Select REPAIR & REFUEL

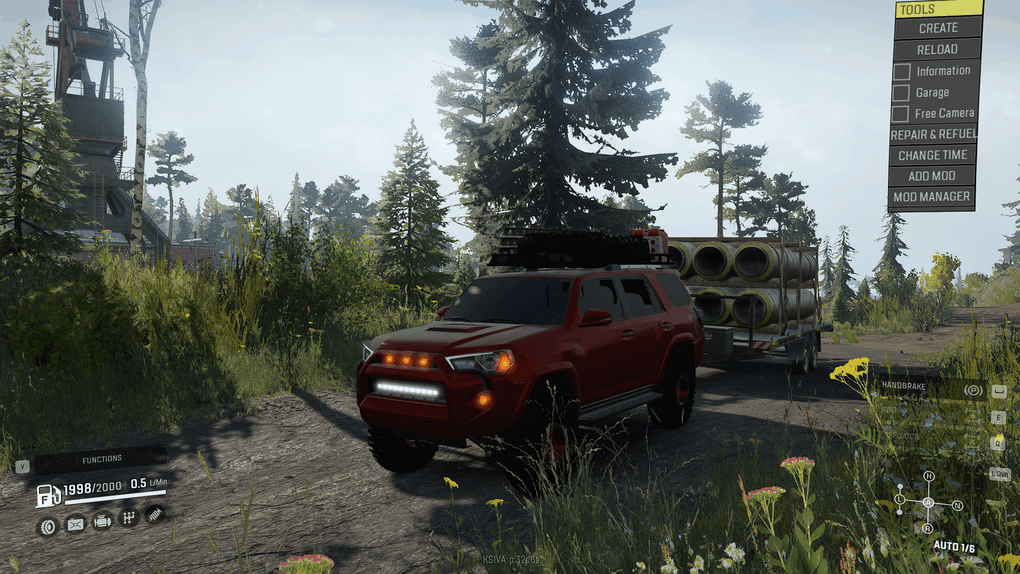pos(933,134)
